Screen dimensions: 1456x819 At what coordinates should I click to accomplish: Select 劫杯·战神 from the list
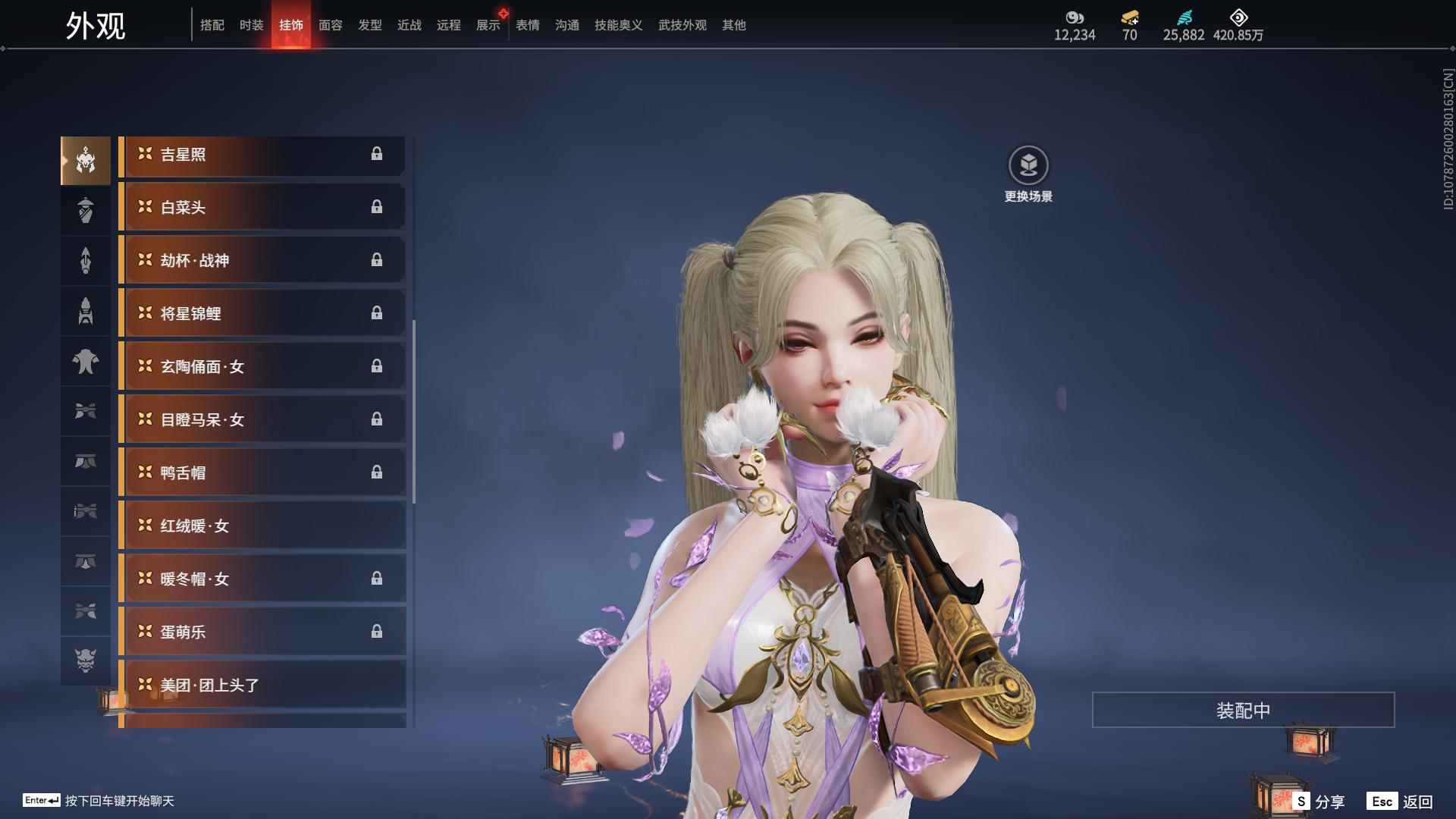[262, 261]
